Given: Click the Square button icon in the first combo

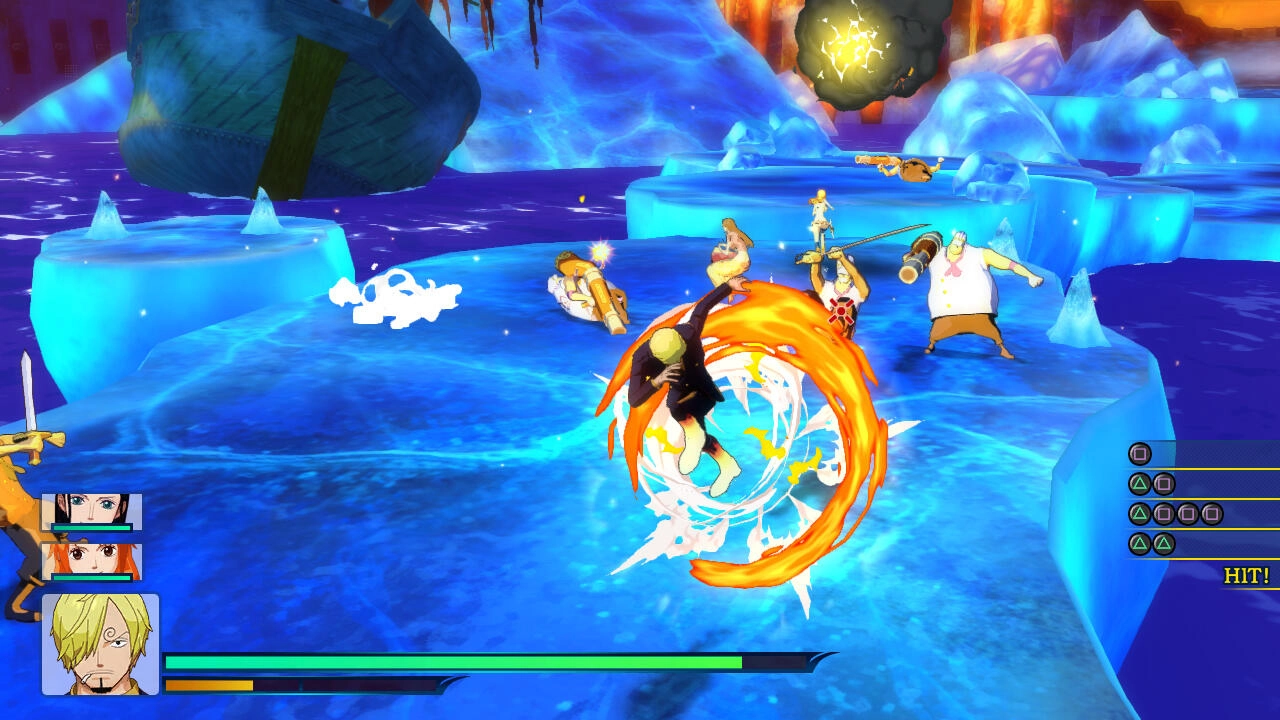Looking at the screenshot, I should tap(1140, 453).
